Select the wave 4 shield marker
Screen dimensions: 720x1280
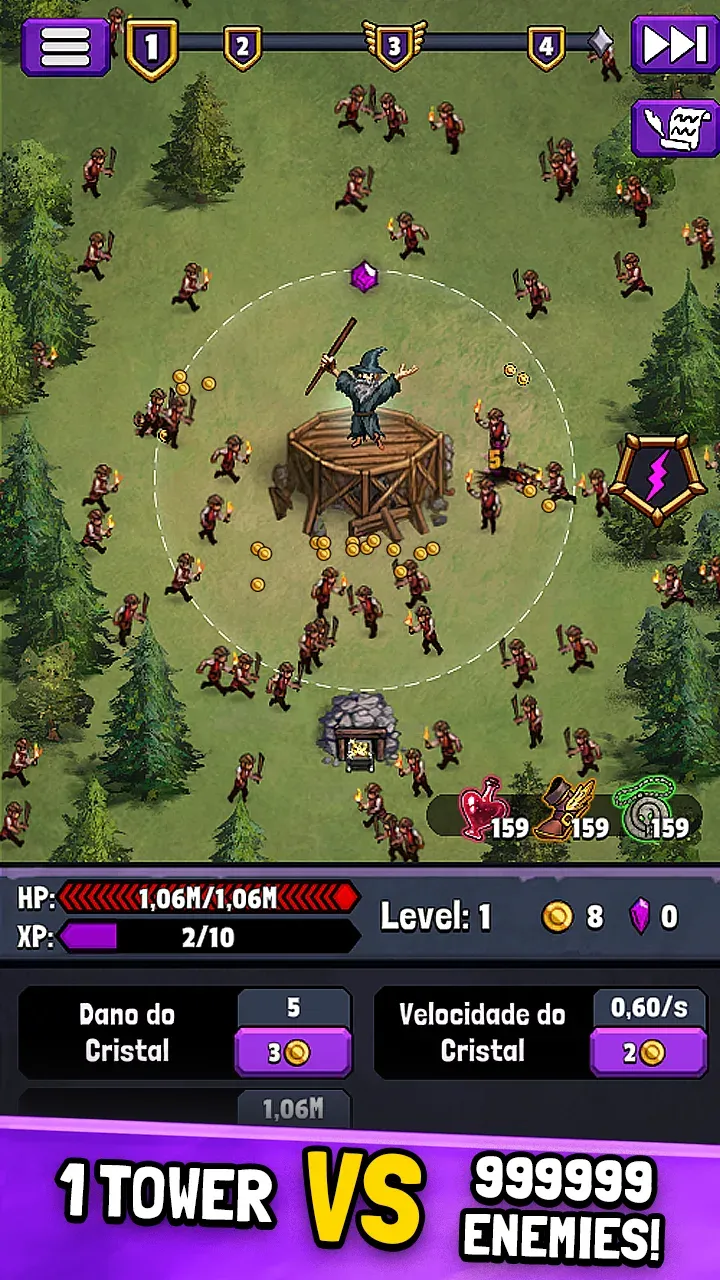(545, 46)
